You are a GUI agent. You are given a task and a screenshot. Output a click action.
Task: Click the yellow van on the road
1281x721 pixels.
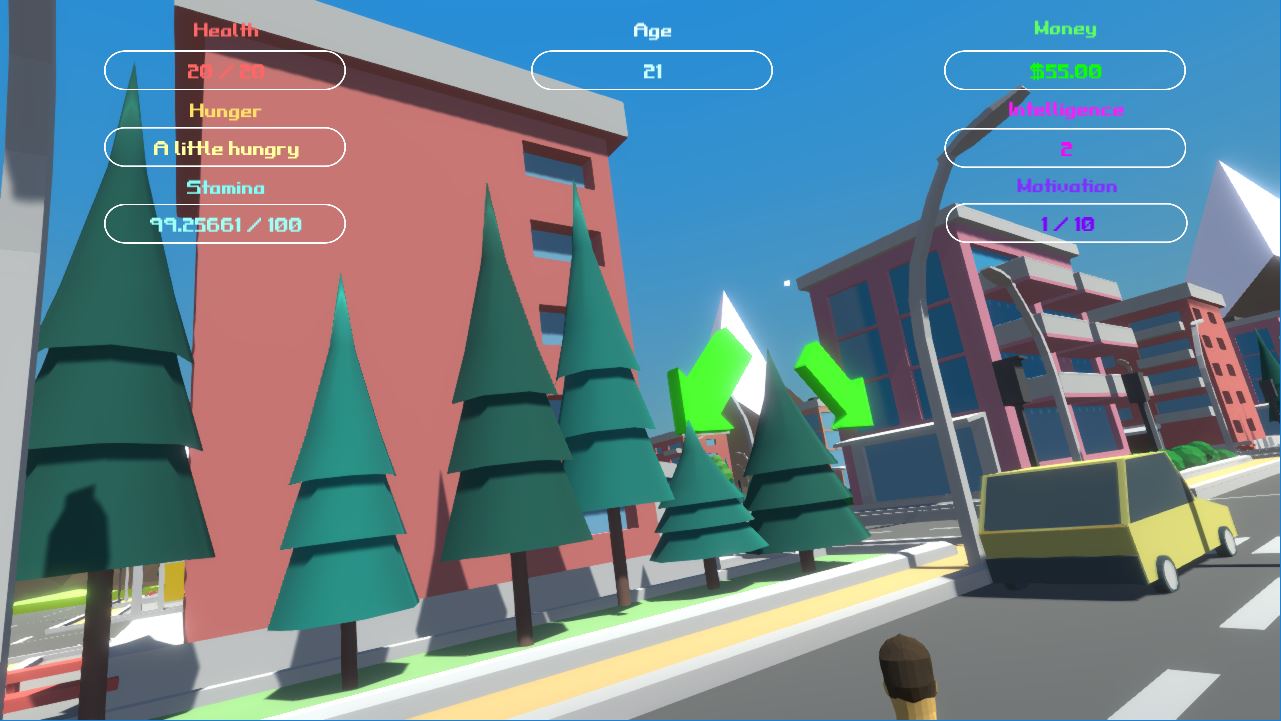coord(1090,520)
